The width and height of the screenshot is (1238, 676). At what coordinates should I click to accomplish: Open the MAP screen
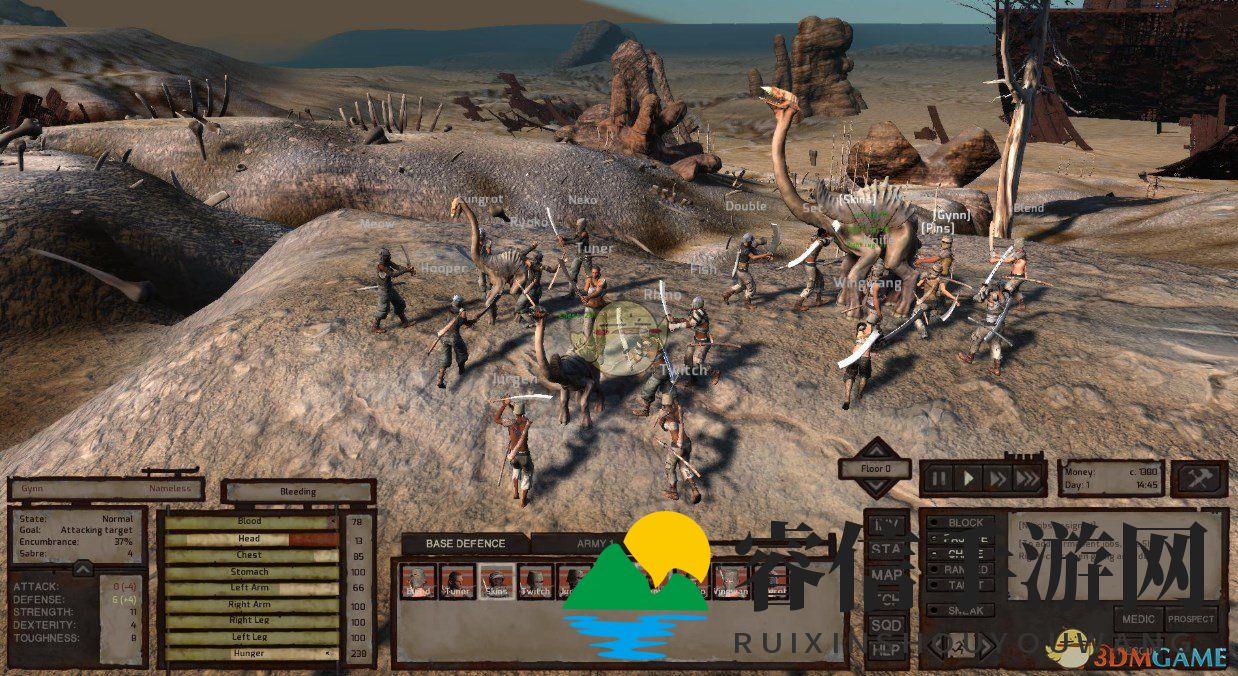886,574
